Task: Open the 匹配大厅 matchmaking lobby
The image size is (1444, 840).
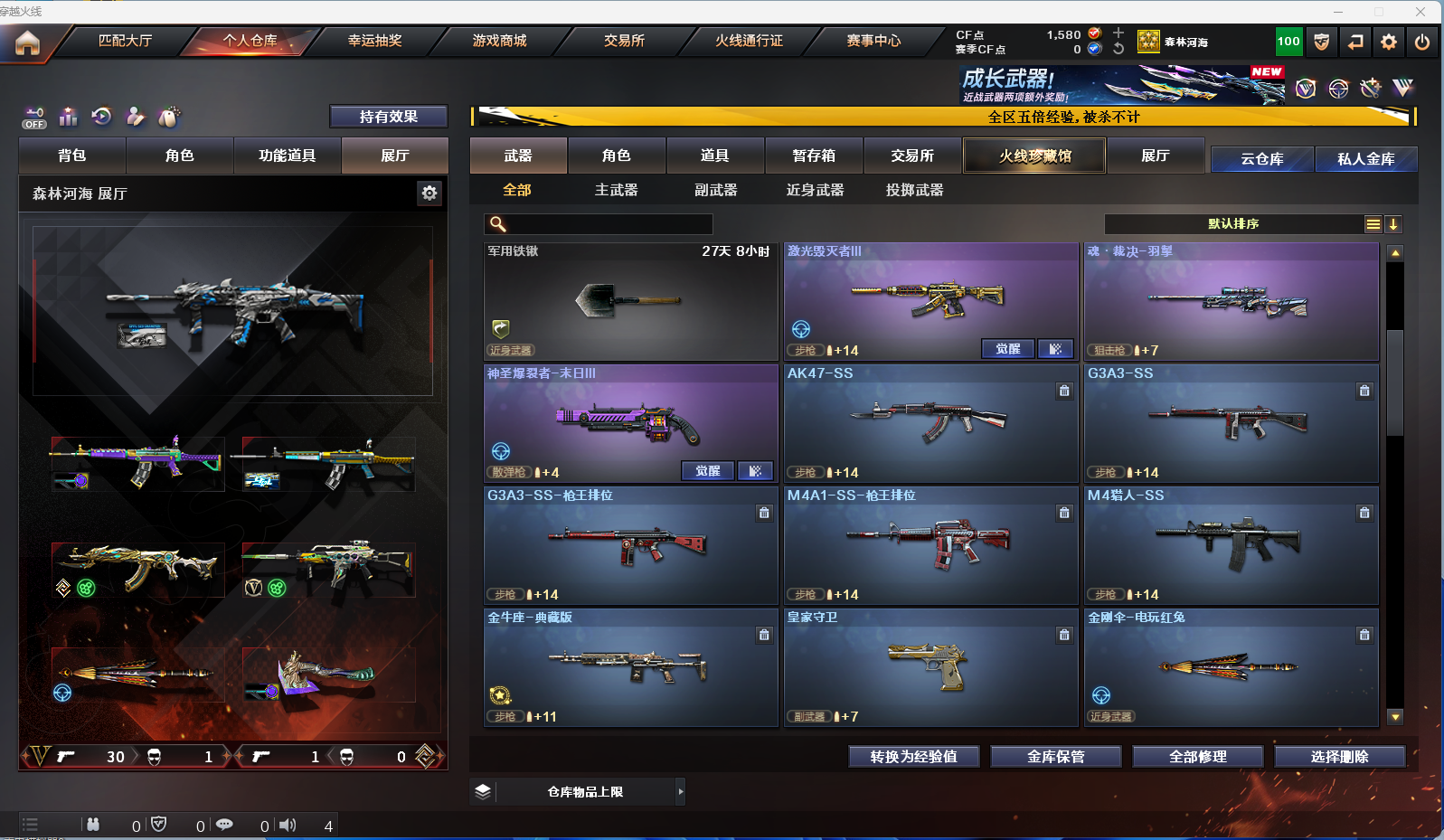Action: (x=125, y=41)
